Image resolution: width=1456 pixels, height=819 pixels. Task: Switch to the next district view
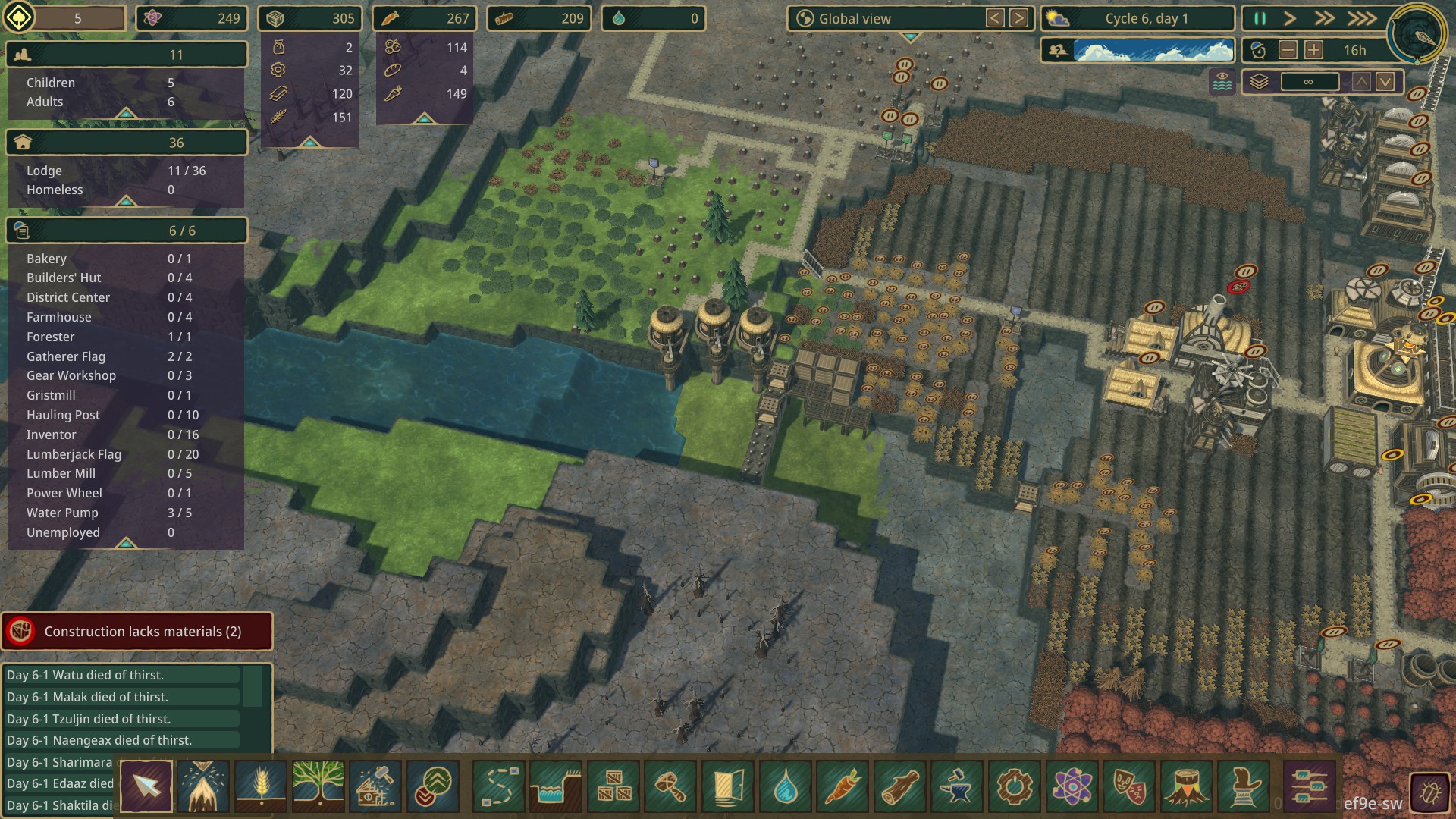[1019, 19]
